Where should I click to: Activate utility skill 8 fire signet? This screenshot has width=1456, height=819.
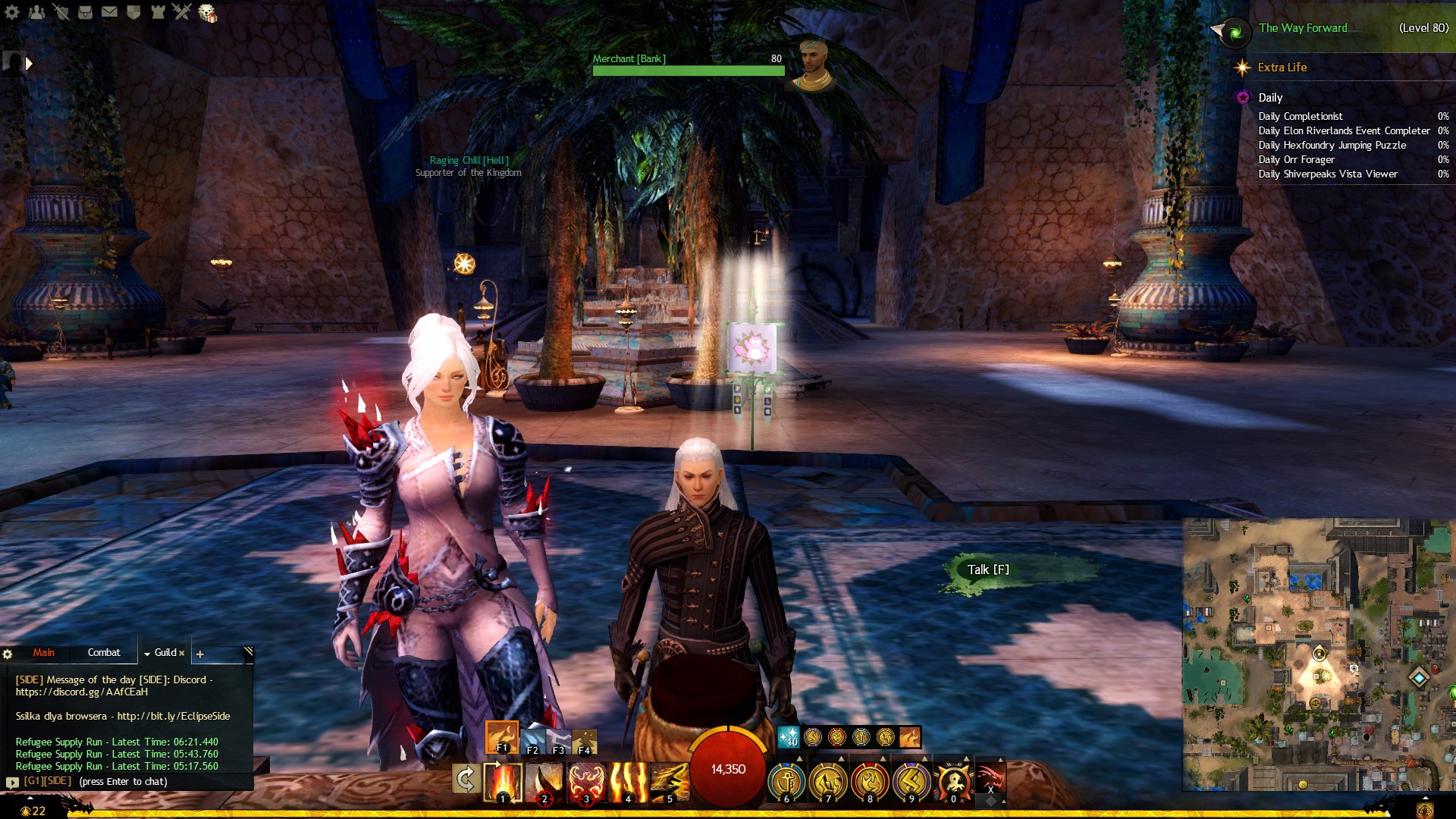(x=870, y=781)
